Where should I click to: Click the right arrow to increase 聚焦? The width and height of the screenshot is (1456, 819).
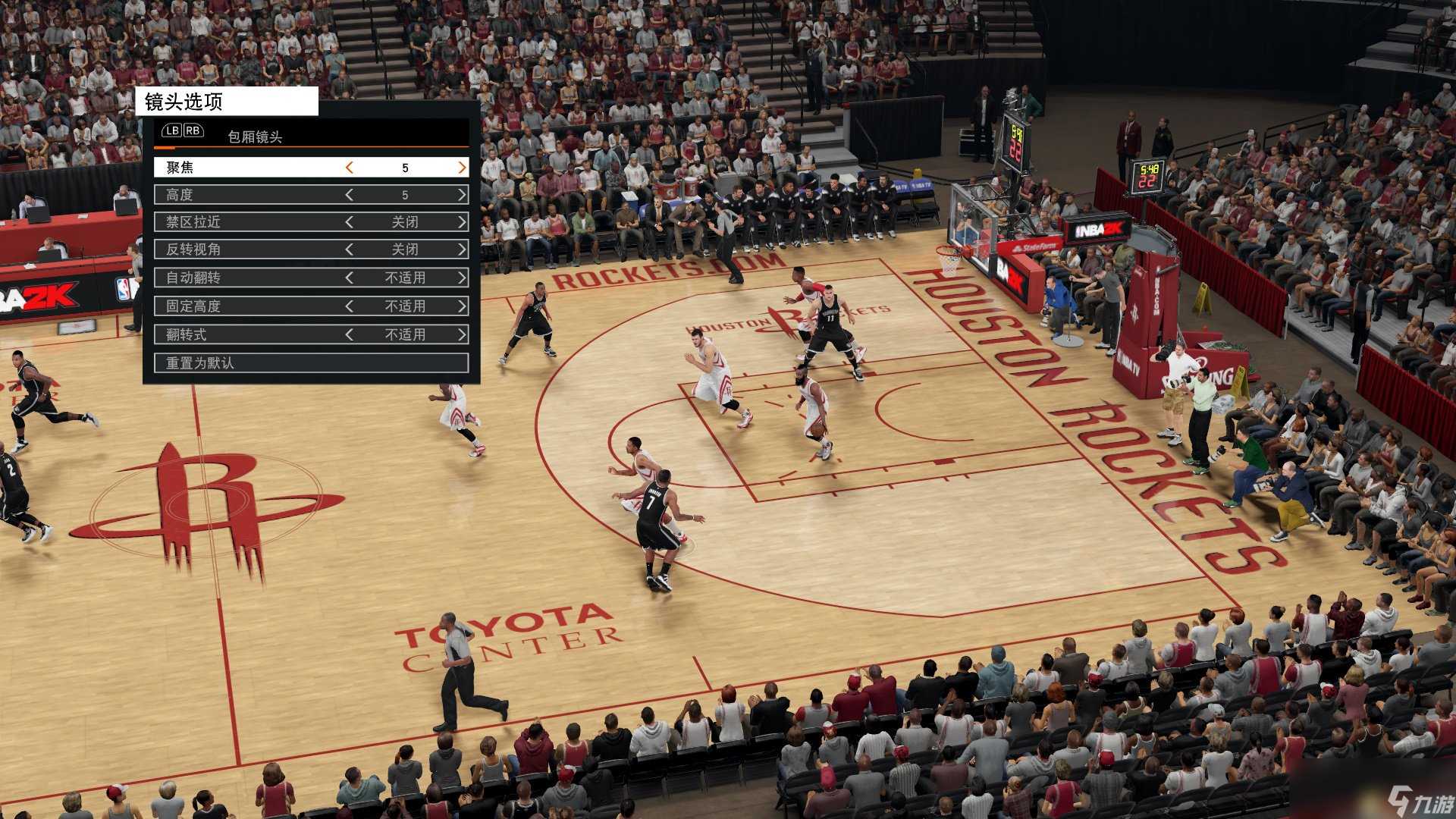461,168
